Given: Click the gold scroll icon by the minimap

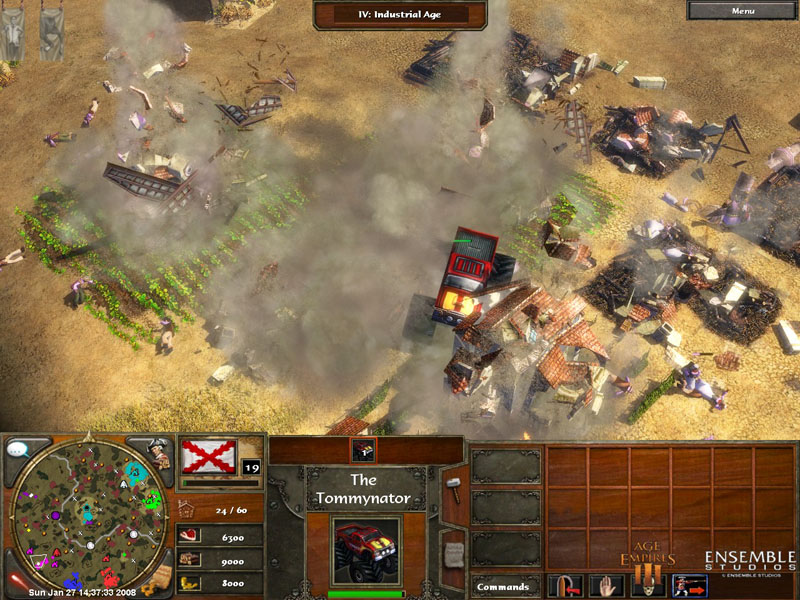Looking at the screenshot, I should click(159, 579).
